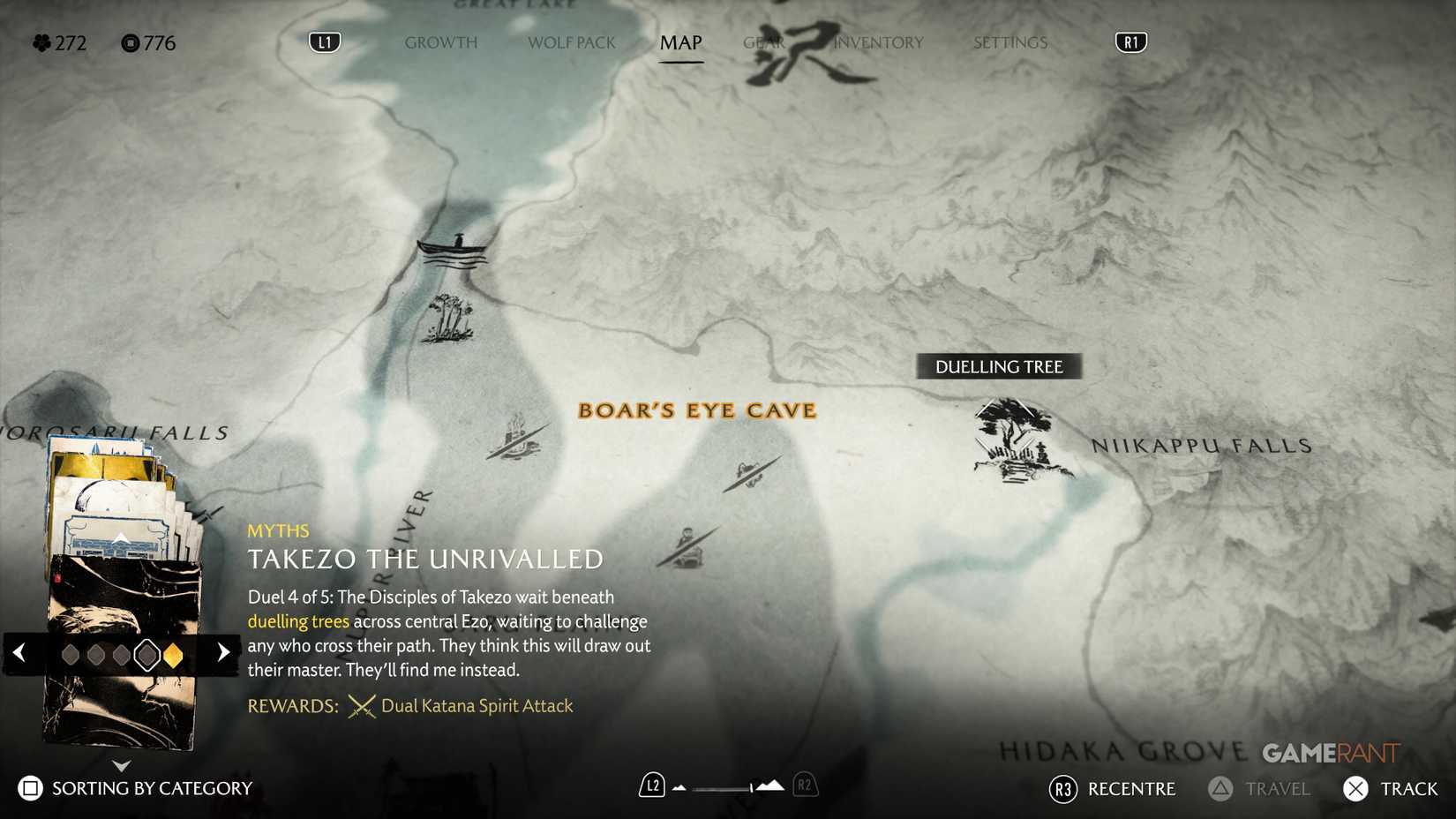Select the highlighted diamond duel indicator

pos(146,653)
